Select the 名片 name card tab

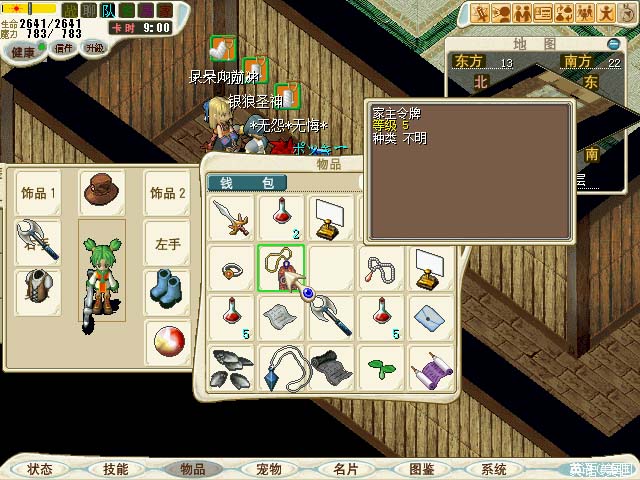[x=345, y=469]
